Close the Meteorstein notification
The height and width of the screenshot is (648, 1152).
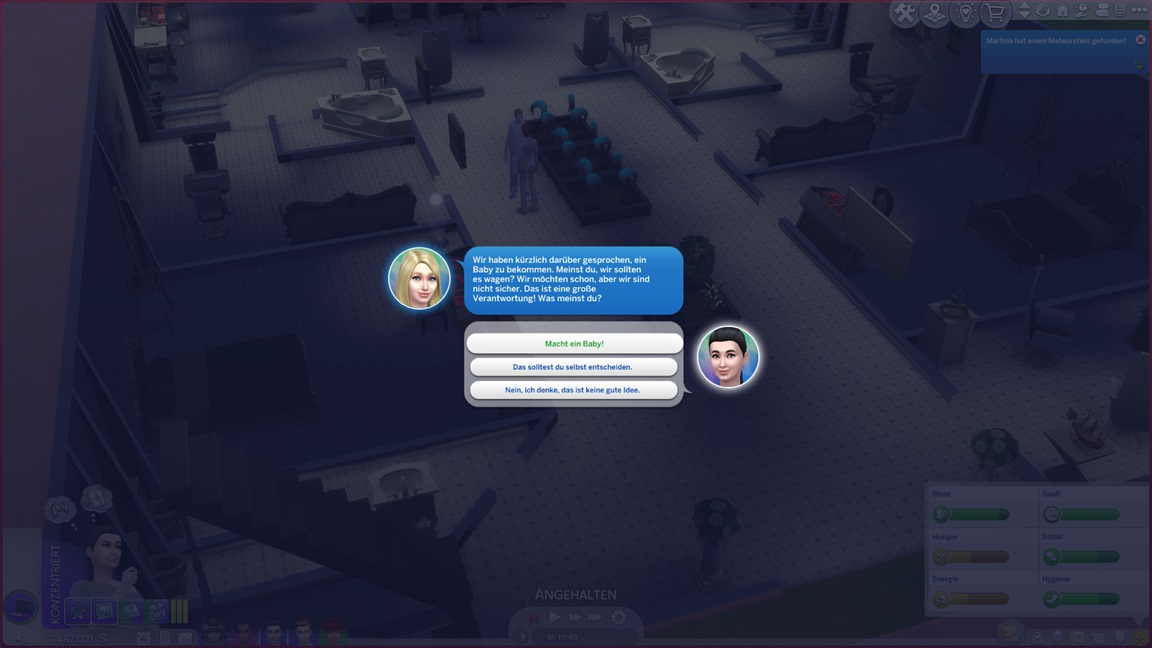(x=1140, y=40)
